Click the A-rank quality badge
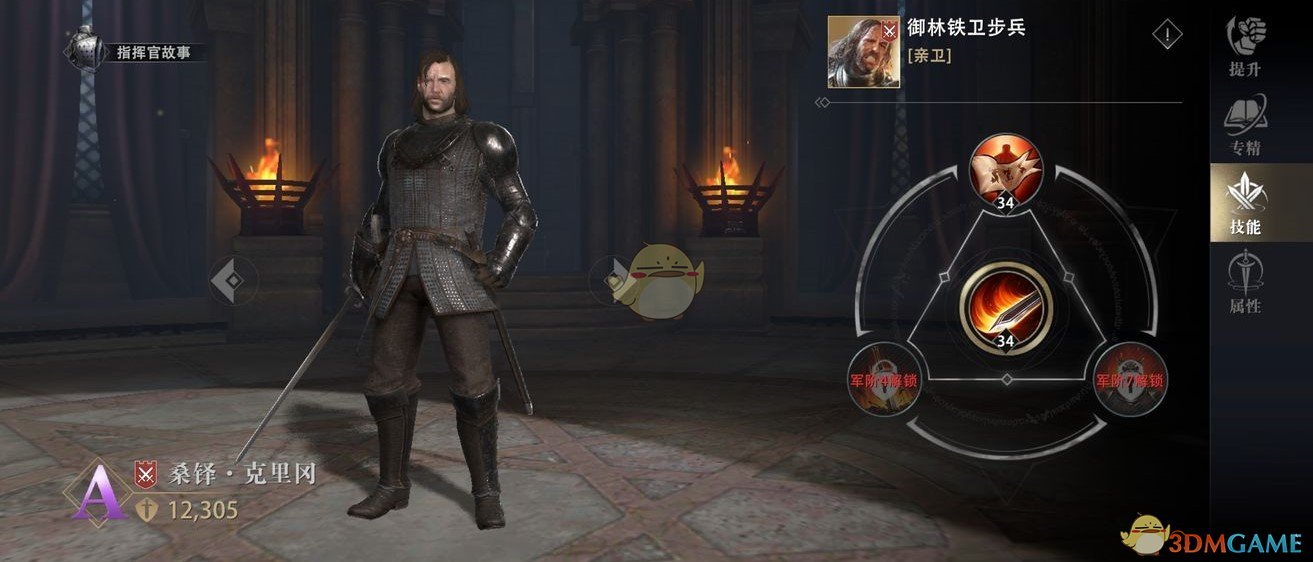This screenshot has height=562, width=1313. (x=97, y=492)
